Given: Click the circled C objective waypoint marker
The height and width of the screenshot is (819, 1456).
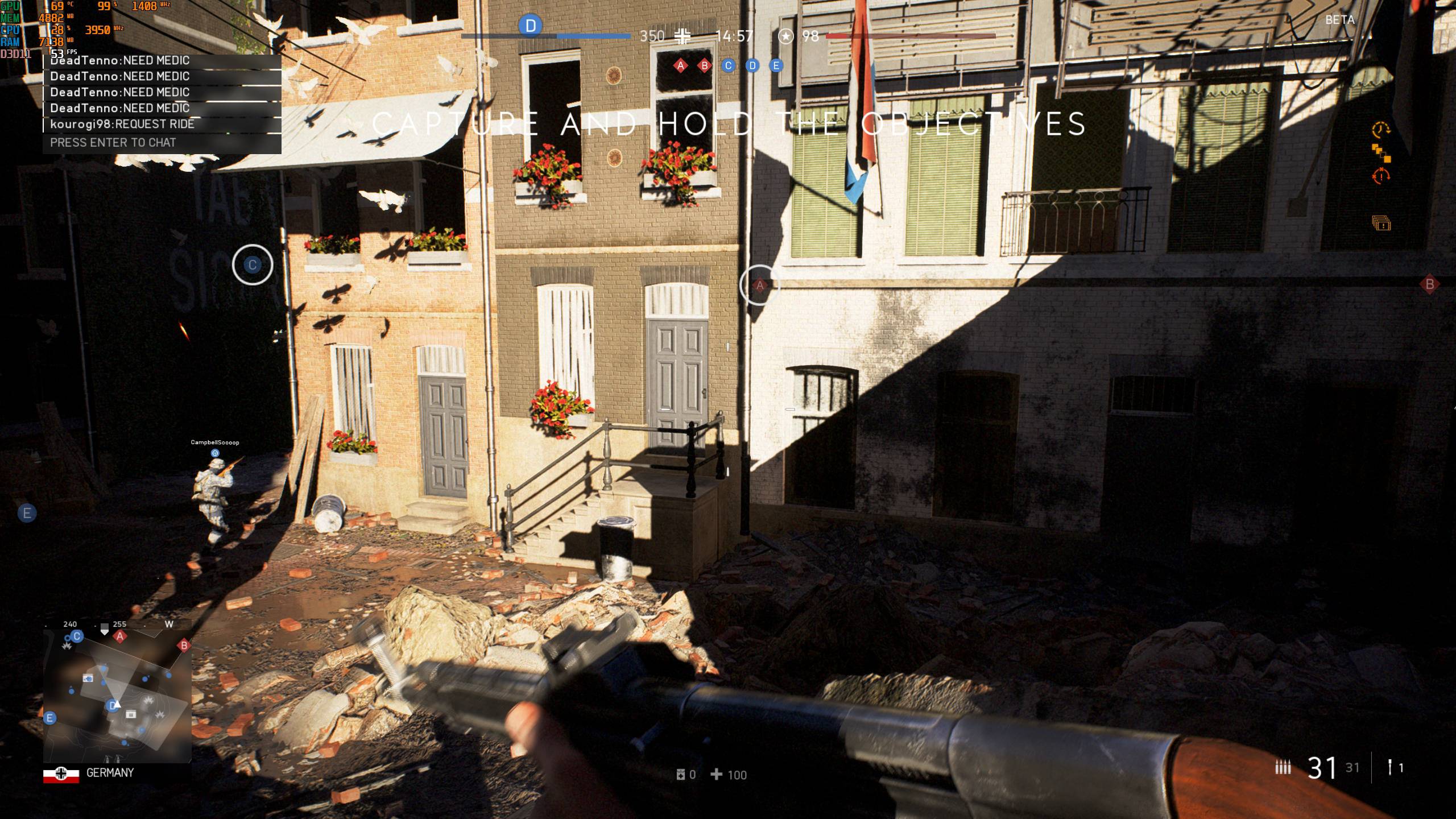Looking at the screenshot, I should (253, 264).
